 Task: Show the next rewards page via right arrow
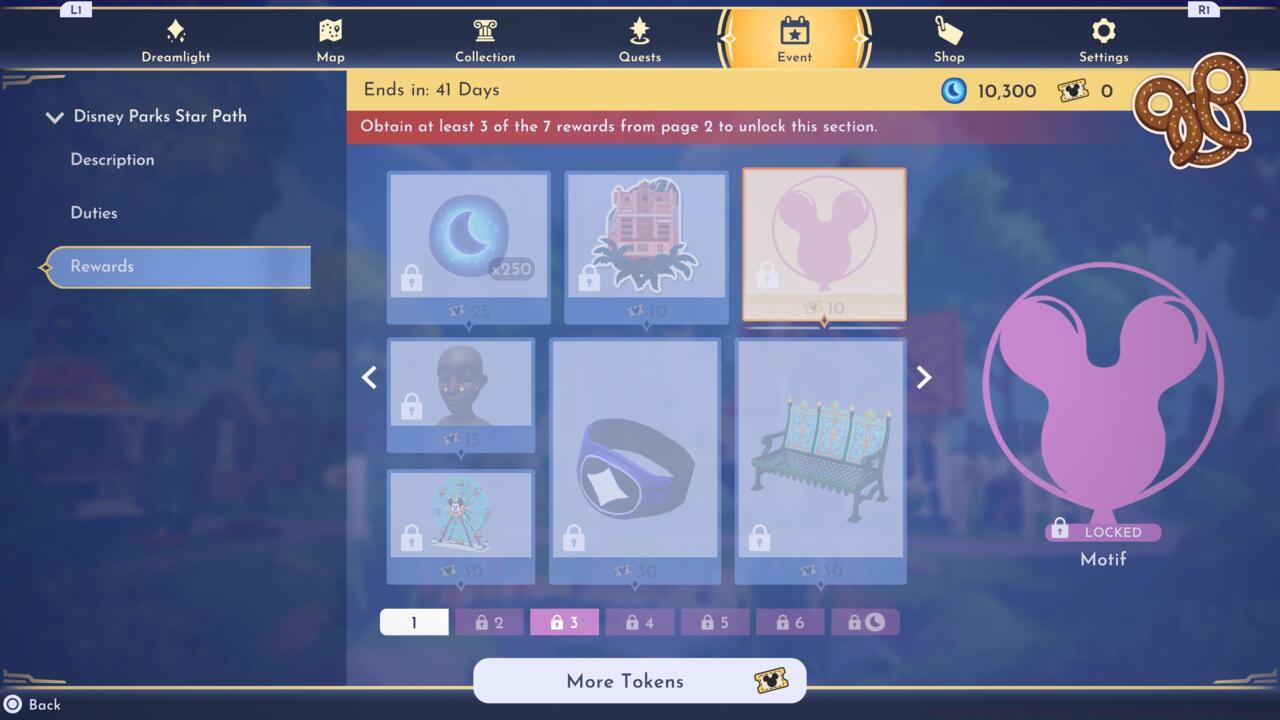[922, 377]
